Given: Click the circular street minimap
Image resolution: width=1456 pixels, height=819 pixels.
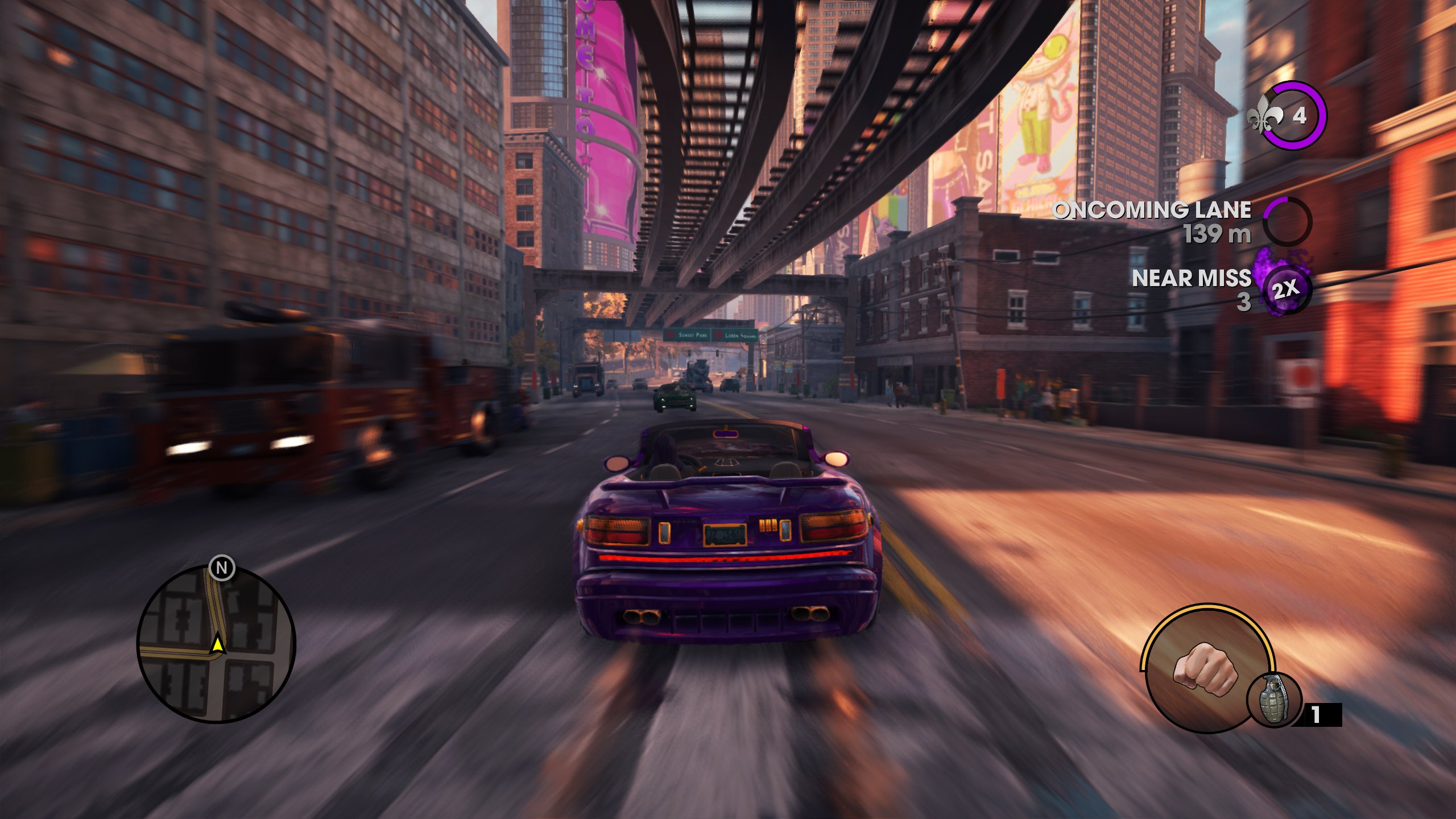Looking at the screenshot, I should [x=216, y=644].
